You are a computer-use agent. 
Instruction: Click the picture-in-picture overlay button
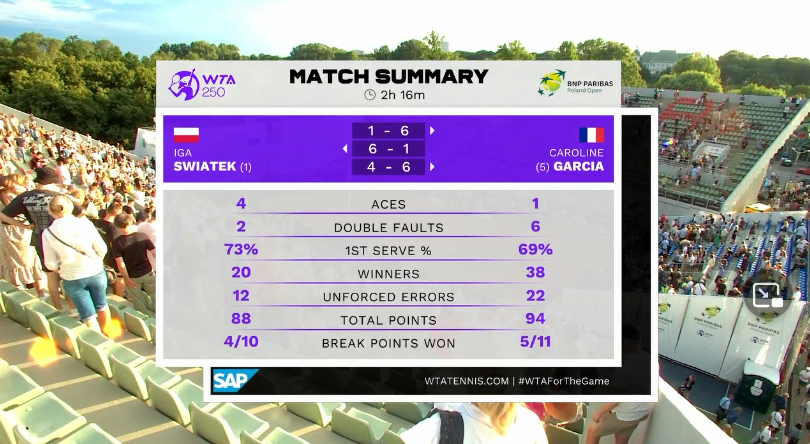[769, 295]
